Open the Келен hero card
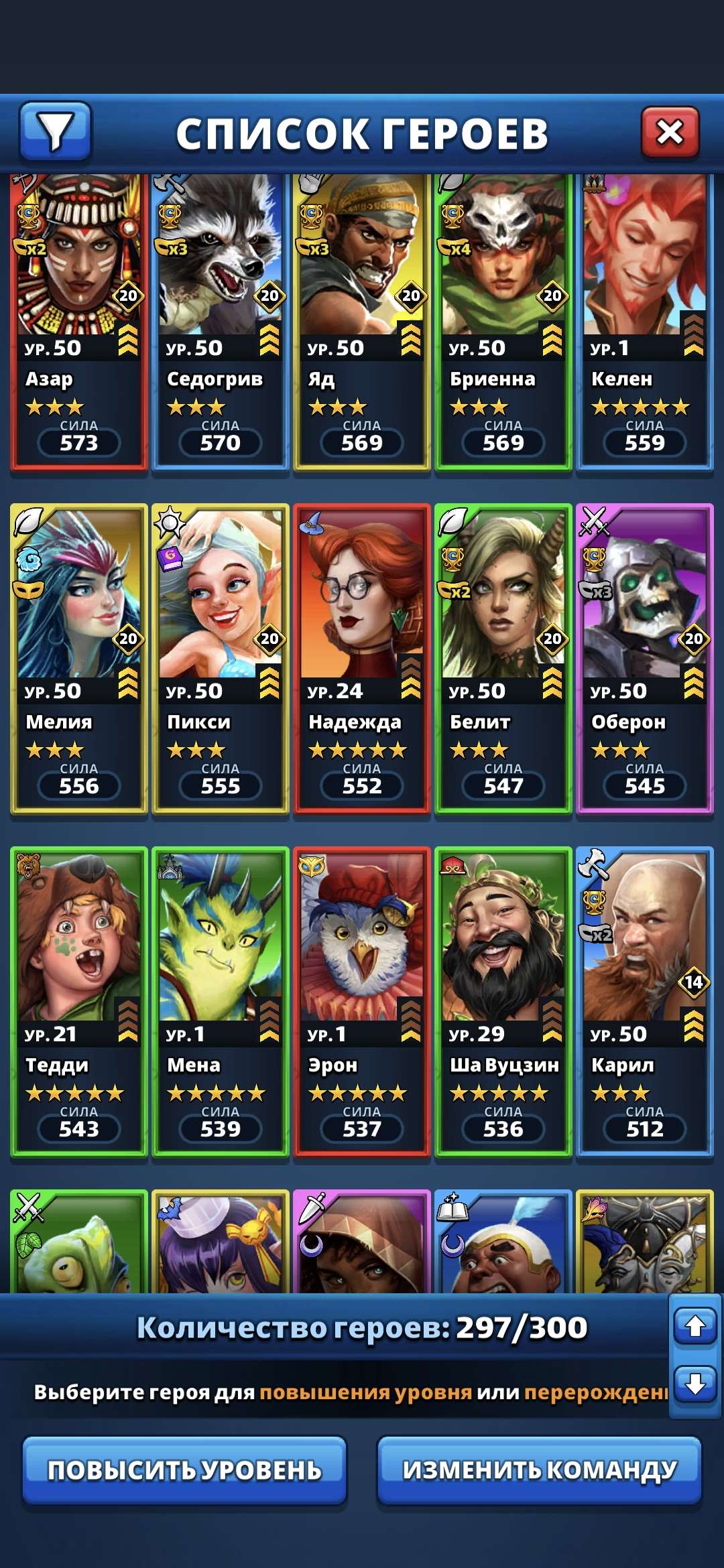724x1568 pixels. [645, 322]
